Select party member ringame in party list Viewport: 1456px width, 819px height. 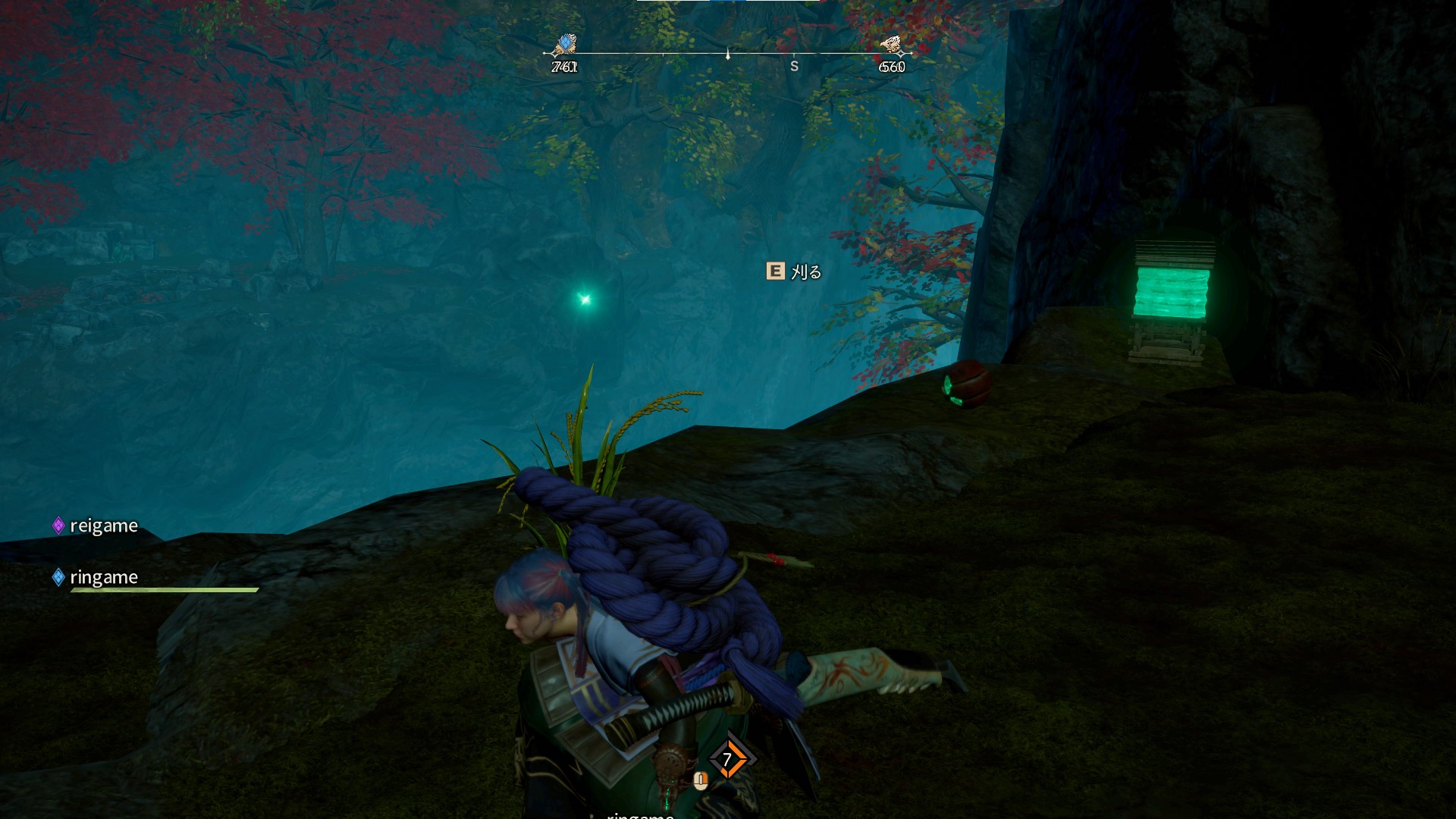click(x=103, y=577)
